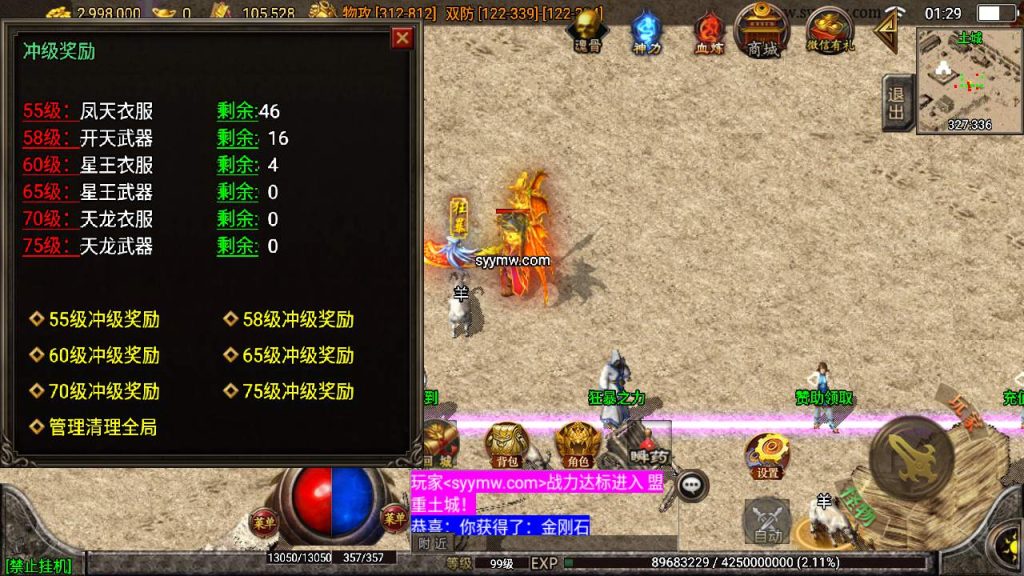Open the 商城 shop
This screenshot has width=1024, height=576.
click(x=762, y=31)
